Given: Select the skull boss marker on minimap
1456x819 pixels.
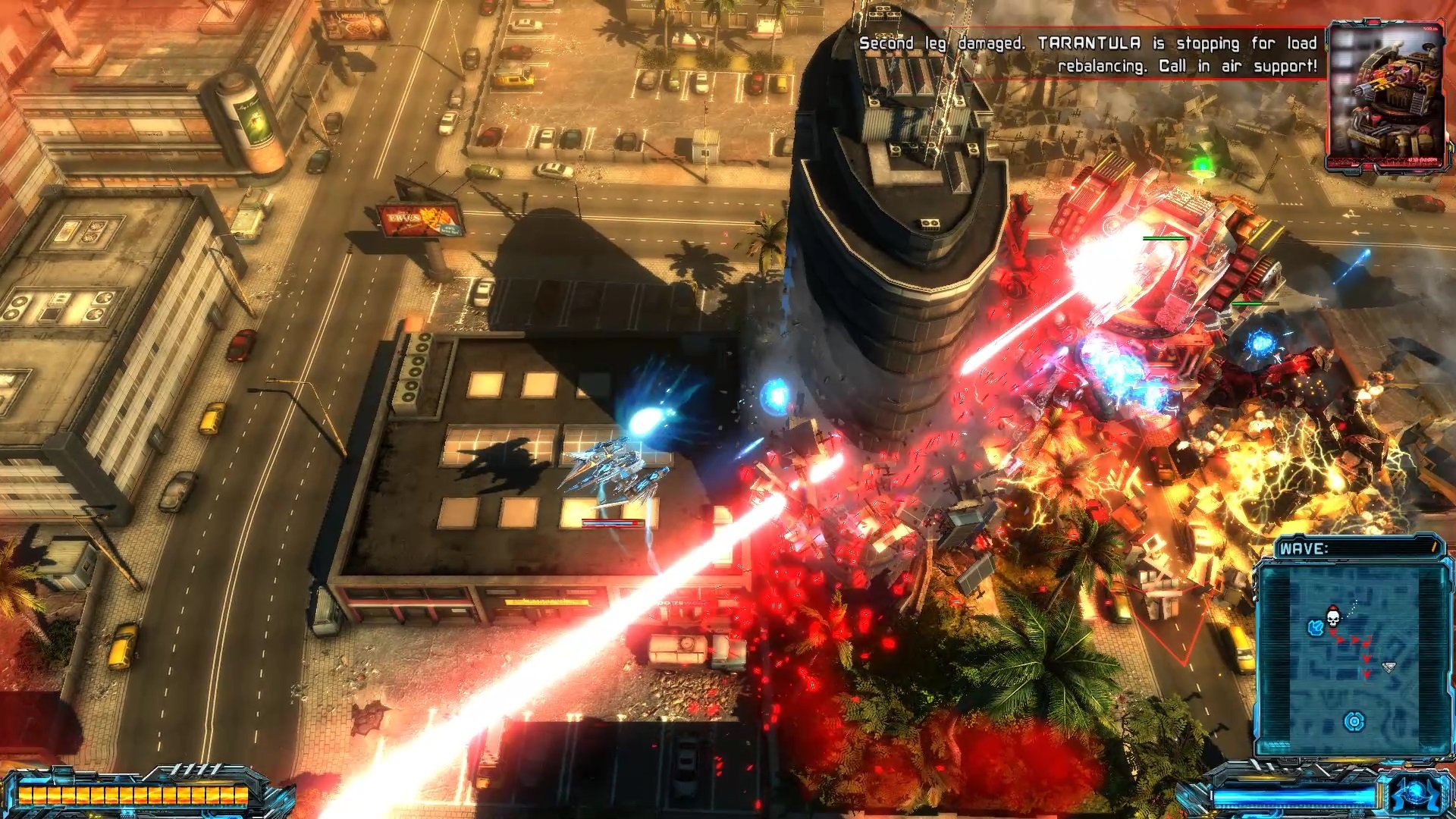Looking at the screenshot, I should 1332,617.
